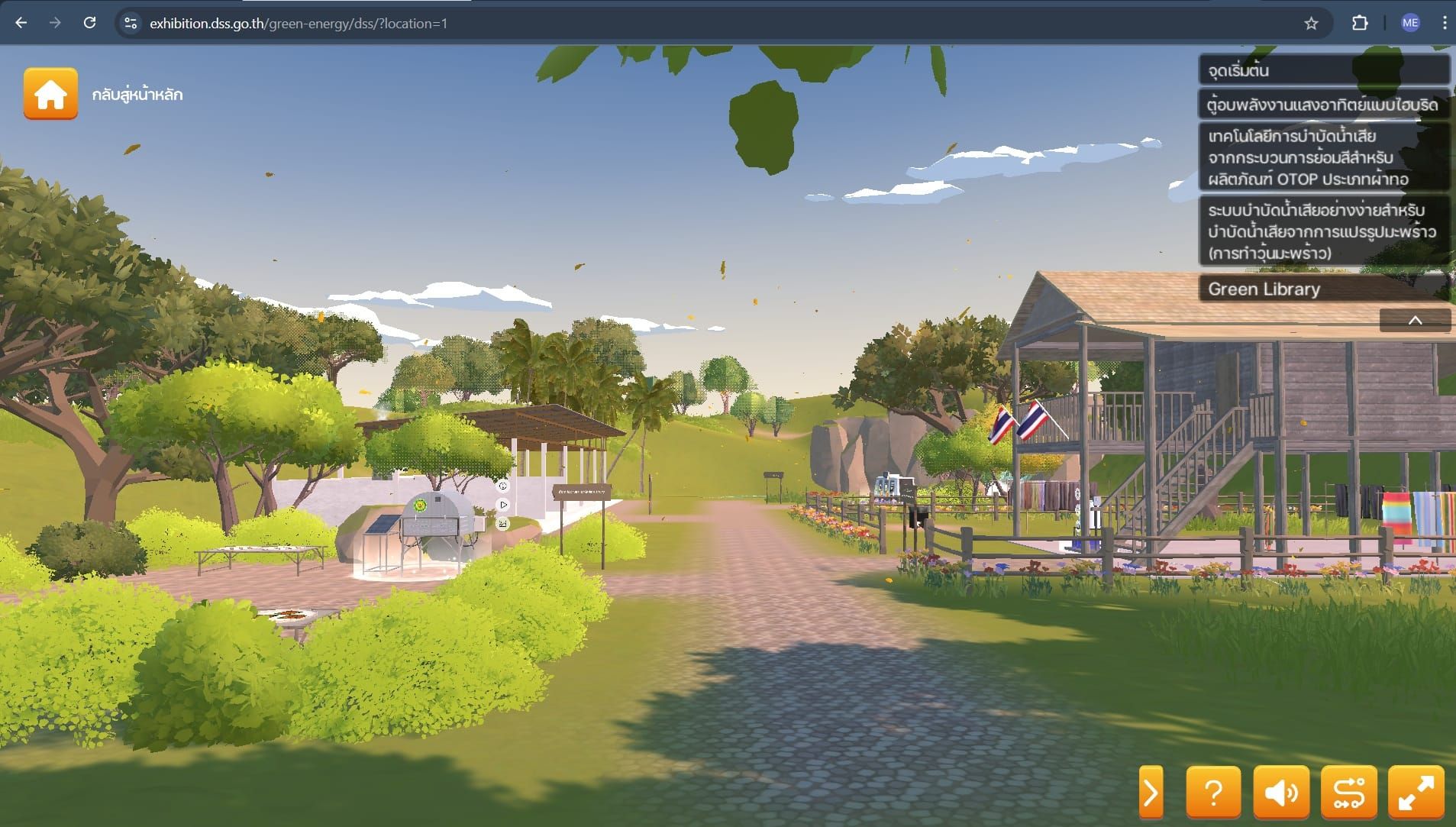This screenshot has height=827, width=1456.
Task: Open the route path button
Action: [1348, 793]
